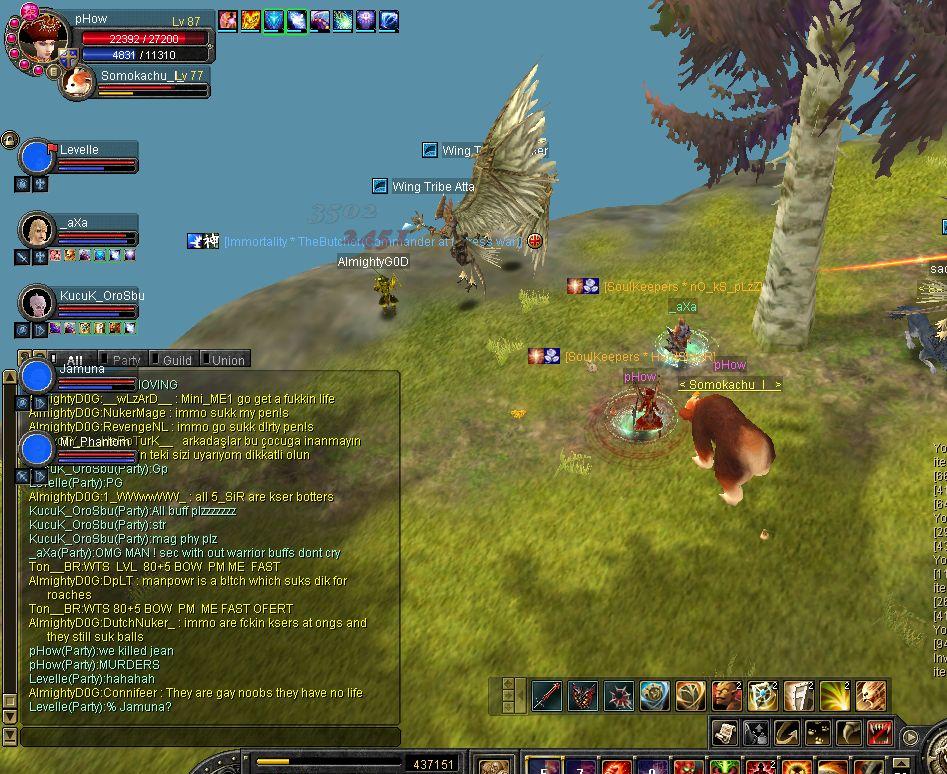Select the All chat tab
Image resolution: width=947 pixels, height=774 pixels.
[74, 360]
